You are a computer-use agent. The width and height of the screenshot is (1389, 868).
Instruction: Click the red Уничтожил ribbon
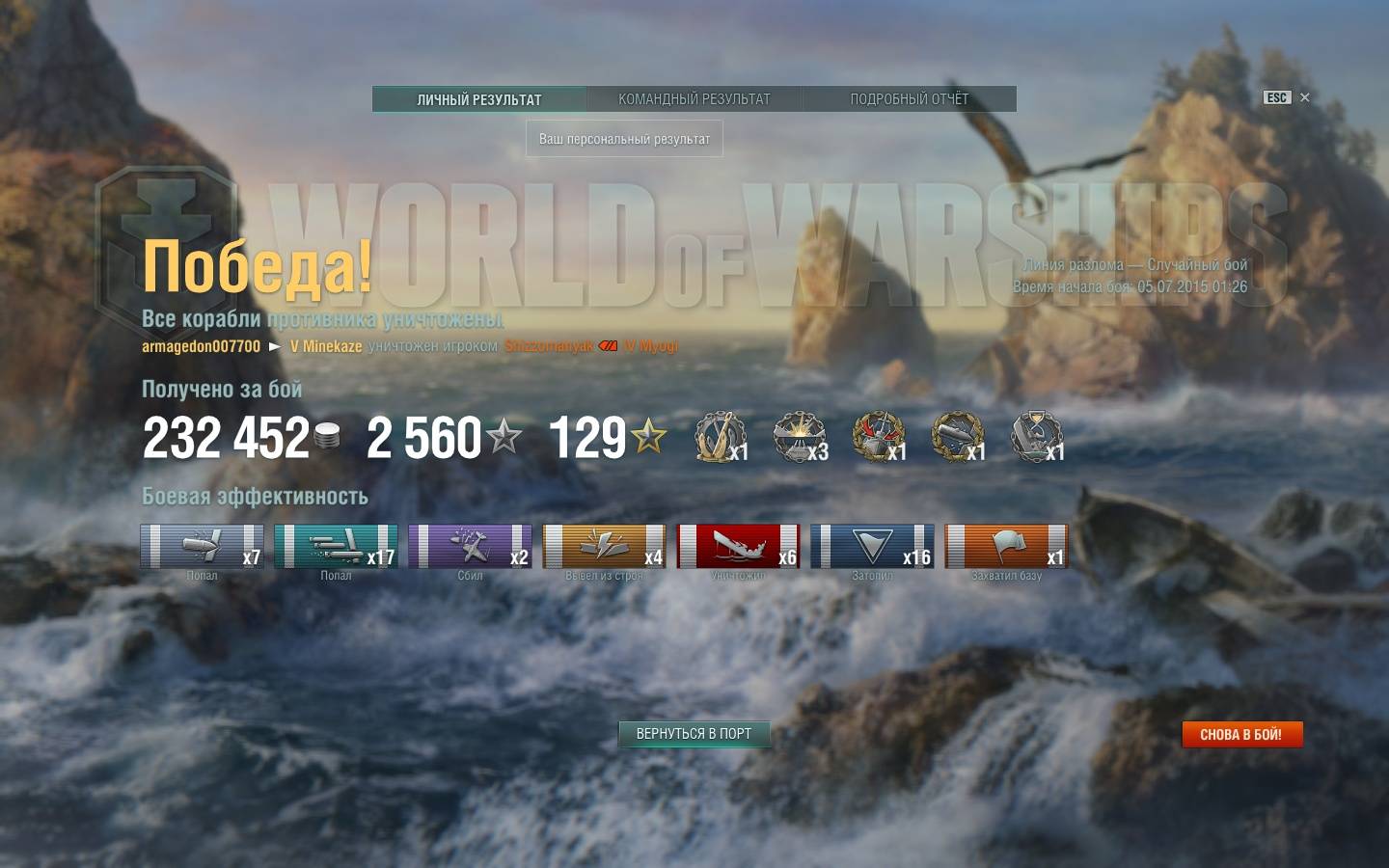pos(738,547)
